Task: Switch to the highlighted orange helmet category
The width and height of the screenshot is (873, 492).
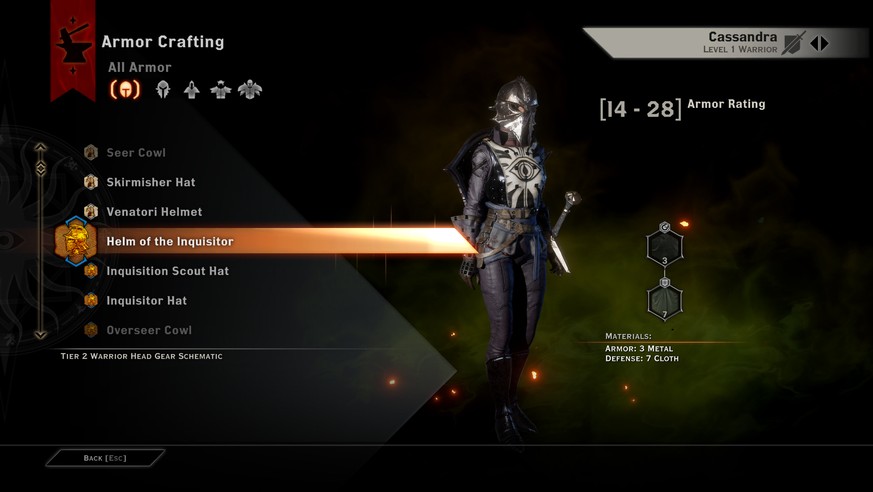Action: [125, 90]
